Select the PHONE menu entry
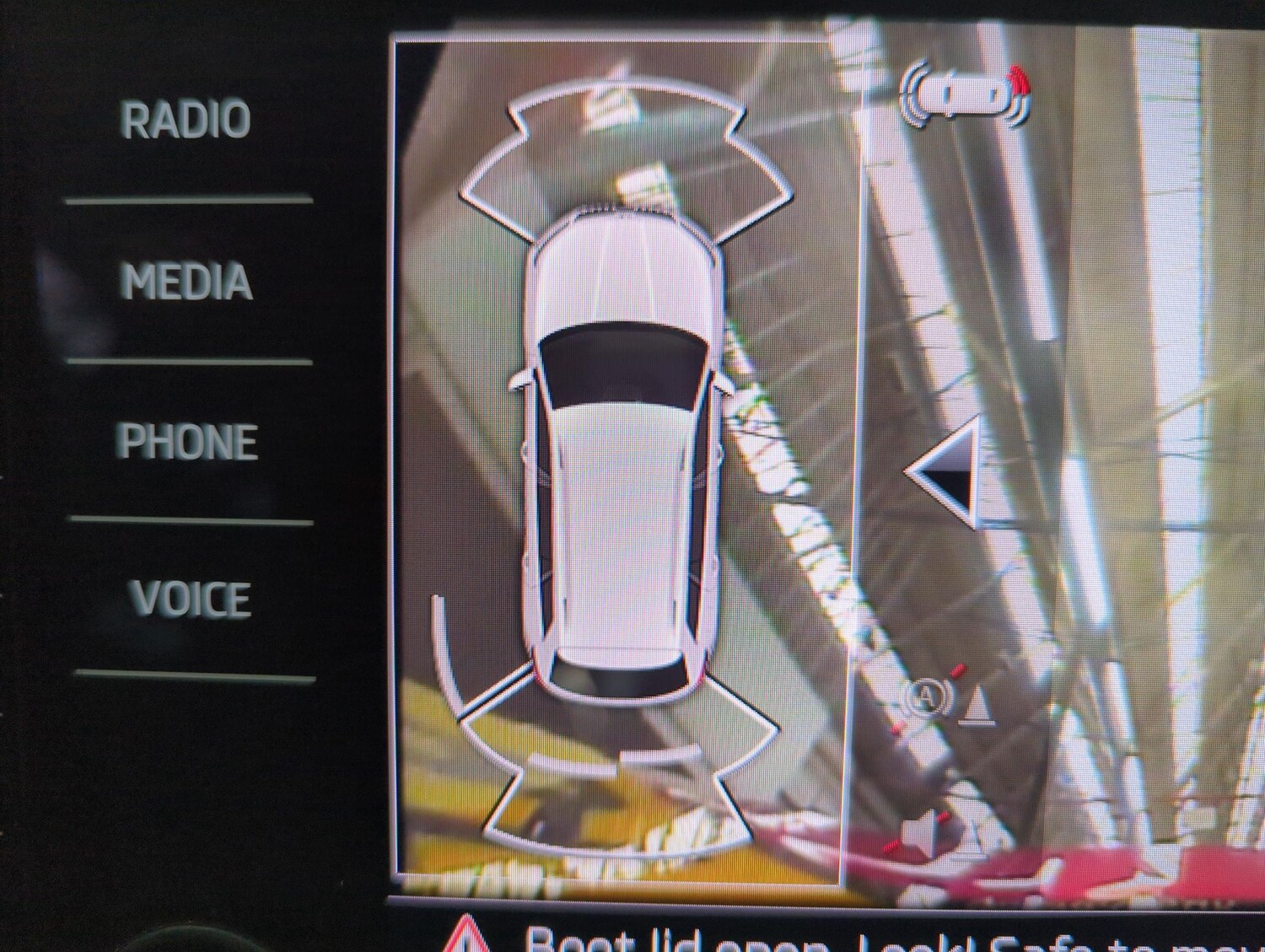 [x=187, y=441]
